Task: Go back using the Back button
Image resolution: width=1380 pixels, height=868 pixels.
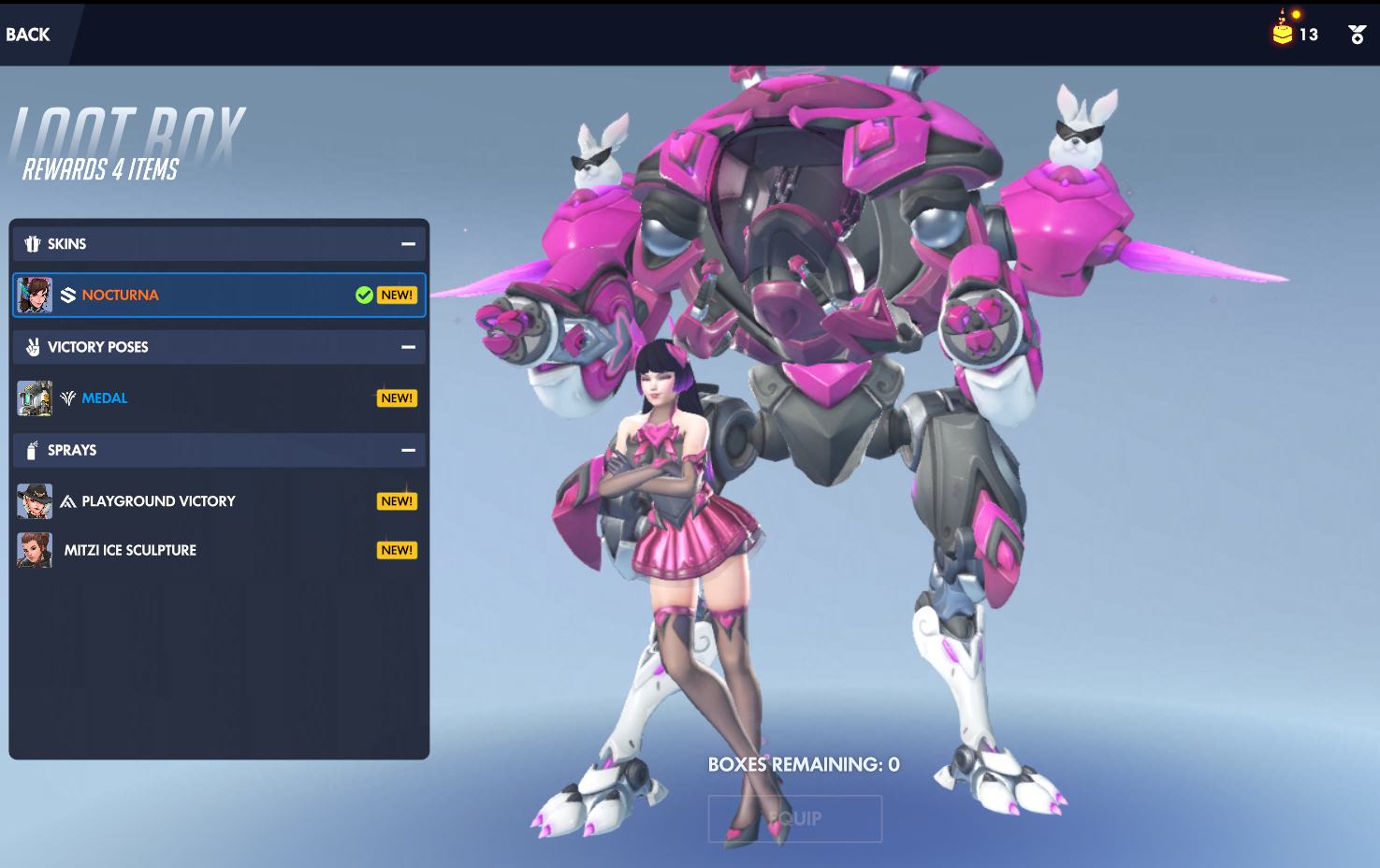Action: [x=28, y=35]
